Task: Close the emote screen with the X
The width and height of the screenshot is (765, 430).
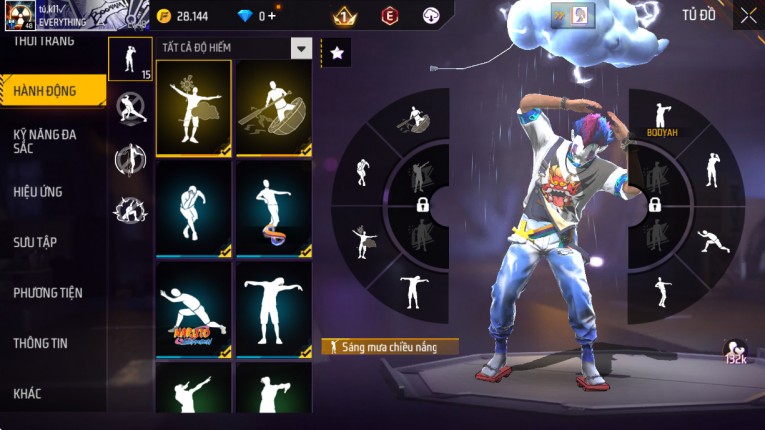Action: [748, 15]
